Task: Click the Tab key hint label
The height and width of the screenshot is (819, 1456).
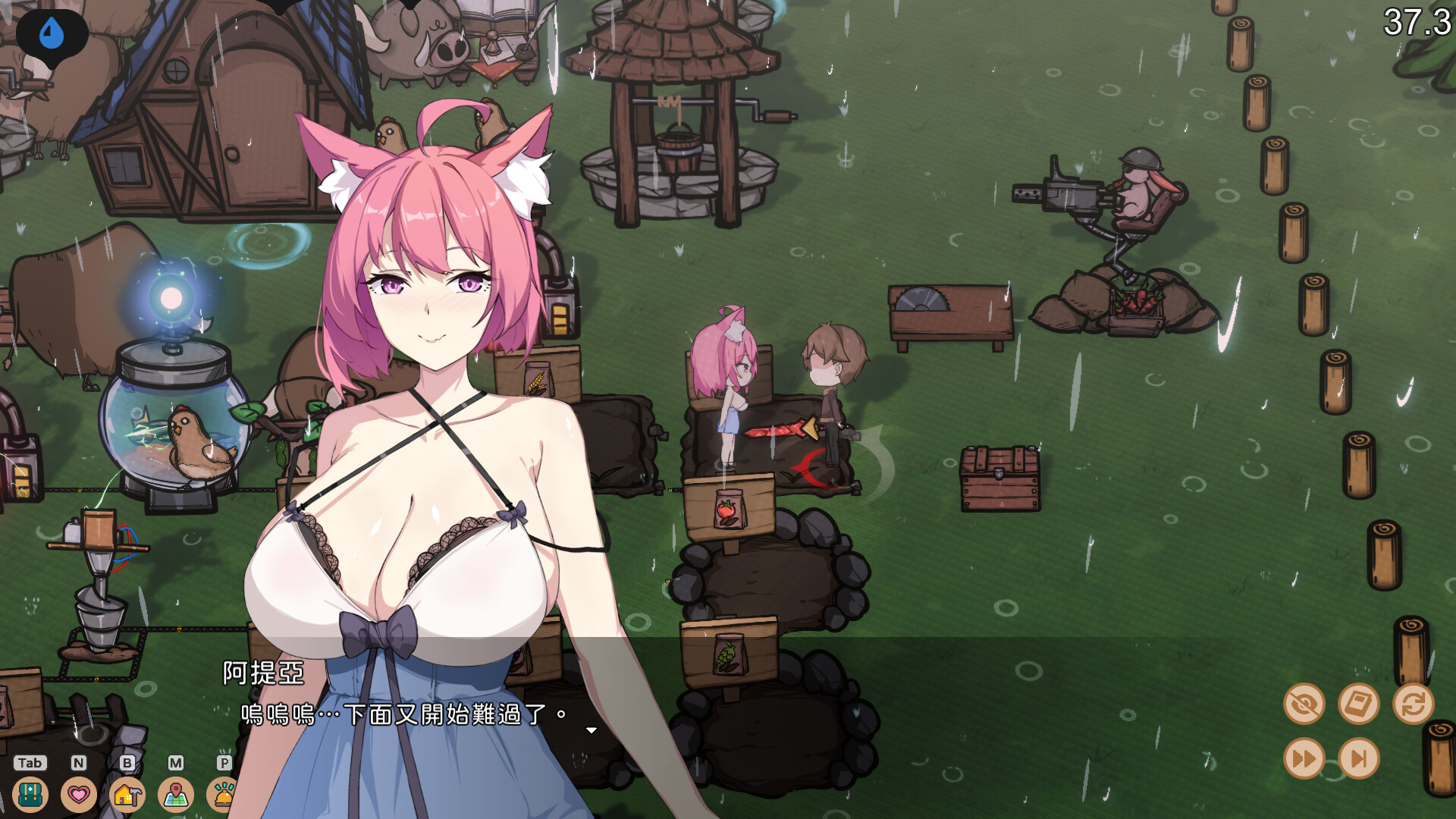Action: coord(30,764)
